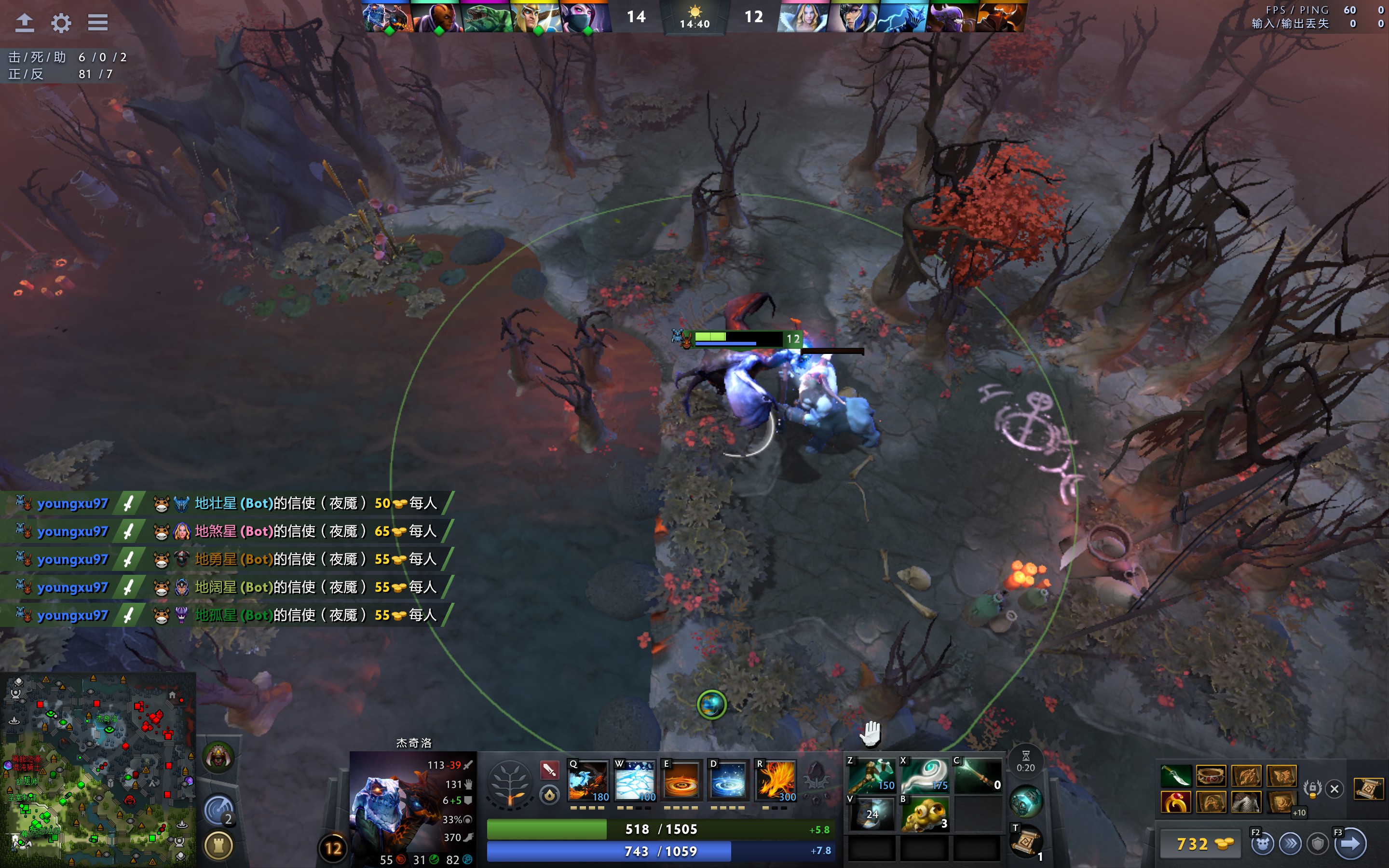Click the minimap
Screen dimensions: 1389x868
(97, 769)
